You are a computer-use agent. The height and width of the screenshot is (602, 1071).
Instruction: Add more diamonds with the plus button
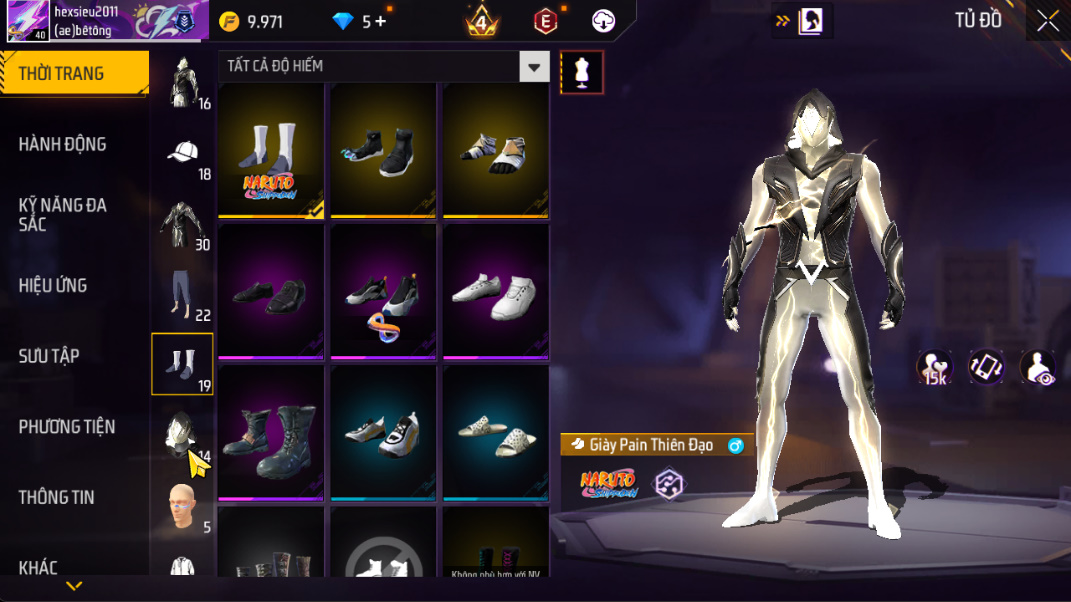coord(381,22)
